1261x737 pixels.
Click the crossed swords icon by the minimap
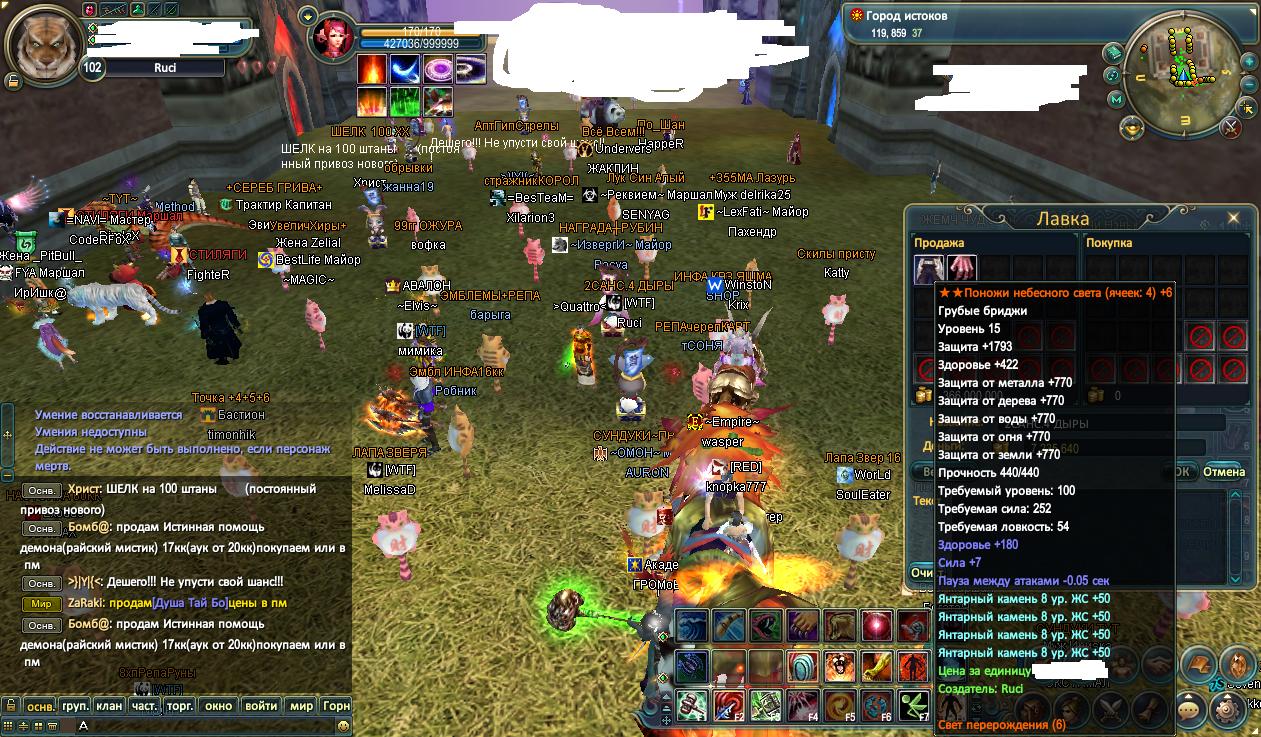point(1232,127)
